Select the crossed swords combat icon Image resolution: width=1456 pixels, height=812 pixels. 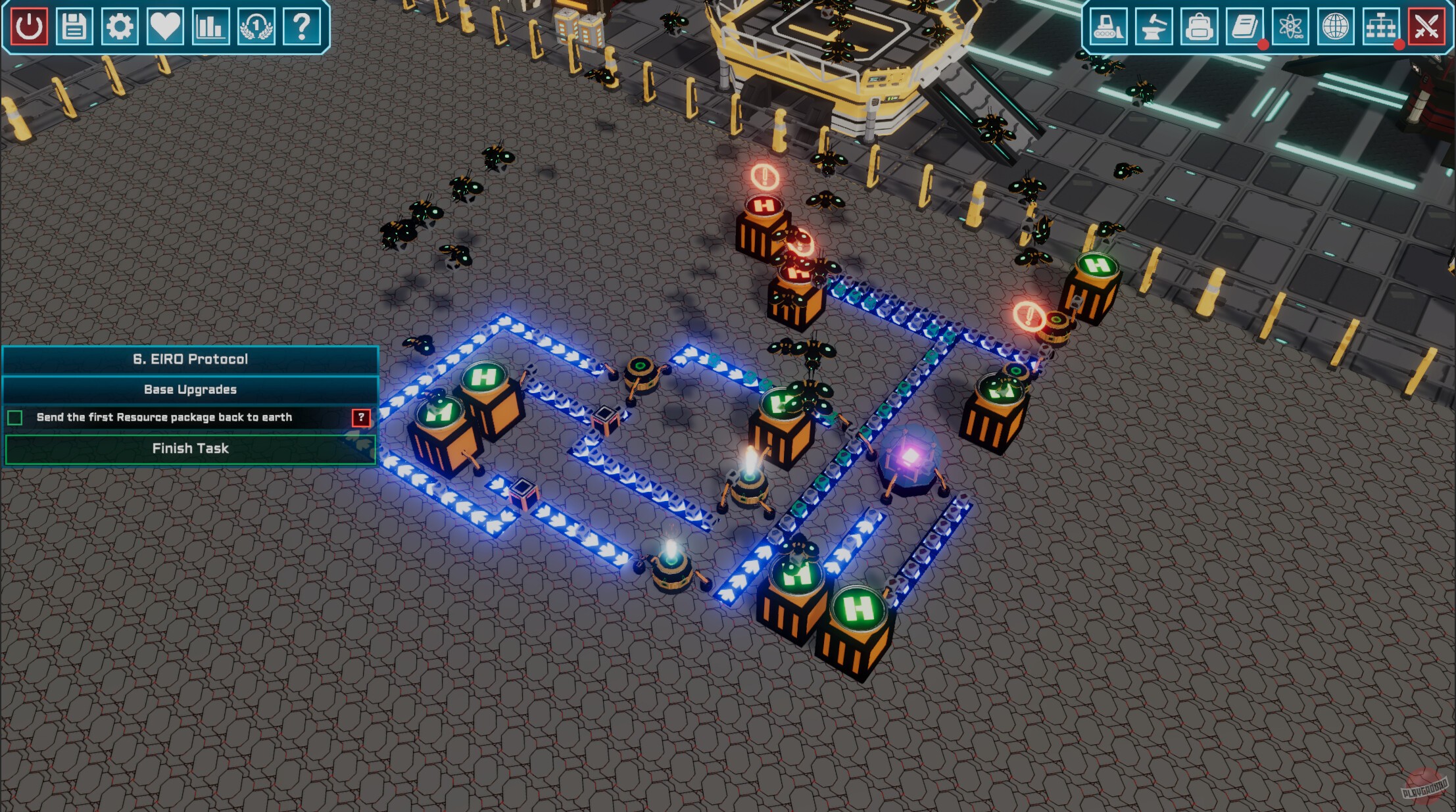pos(1426,28)
